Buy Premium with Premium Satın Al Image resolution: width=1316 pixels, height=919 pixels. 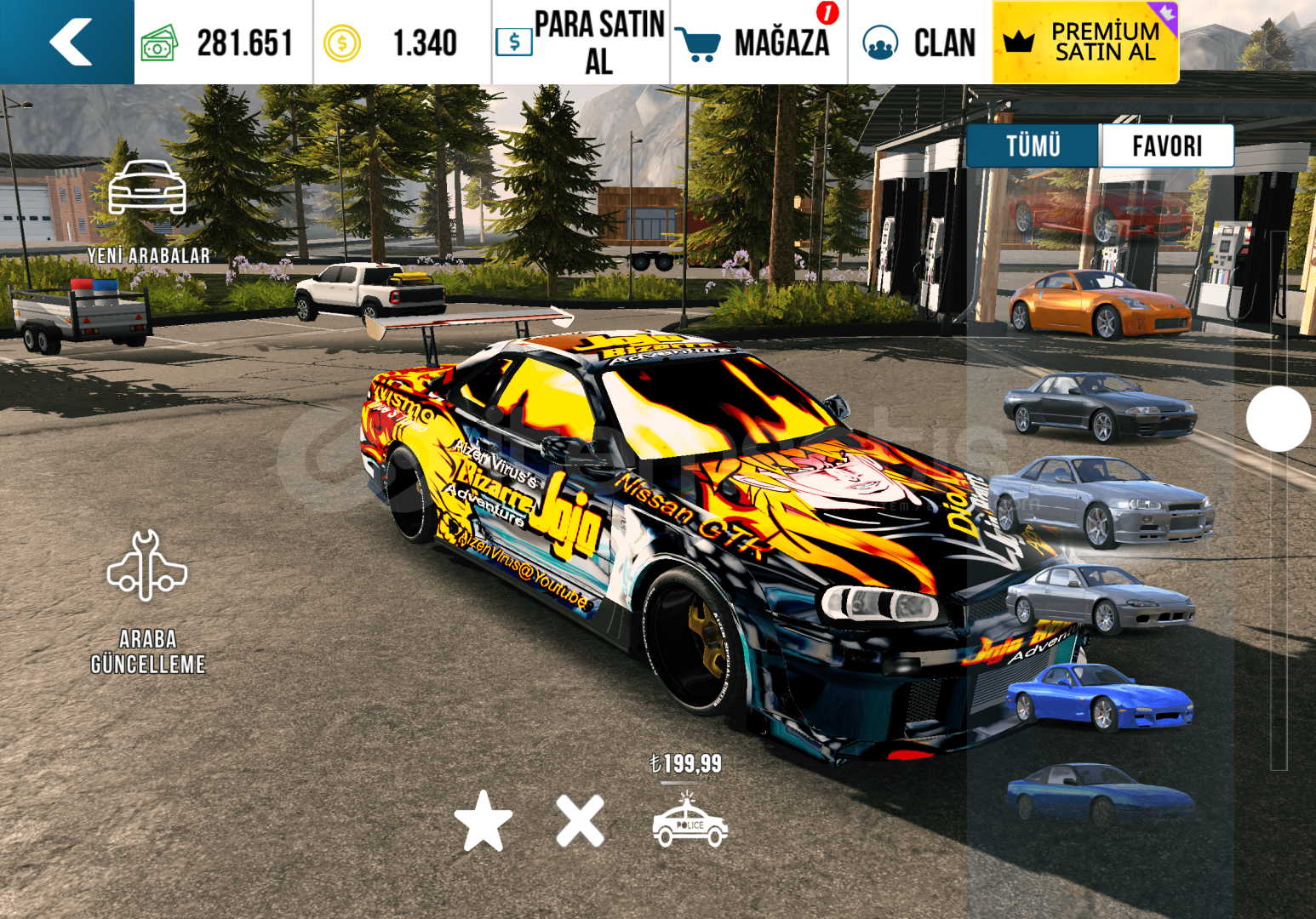[1085, 42]
